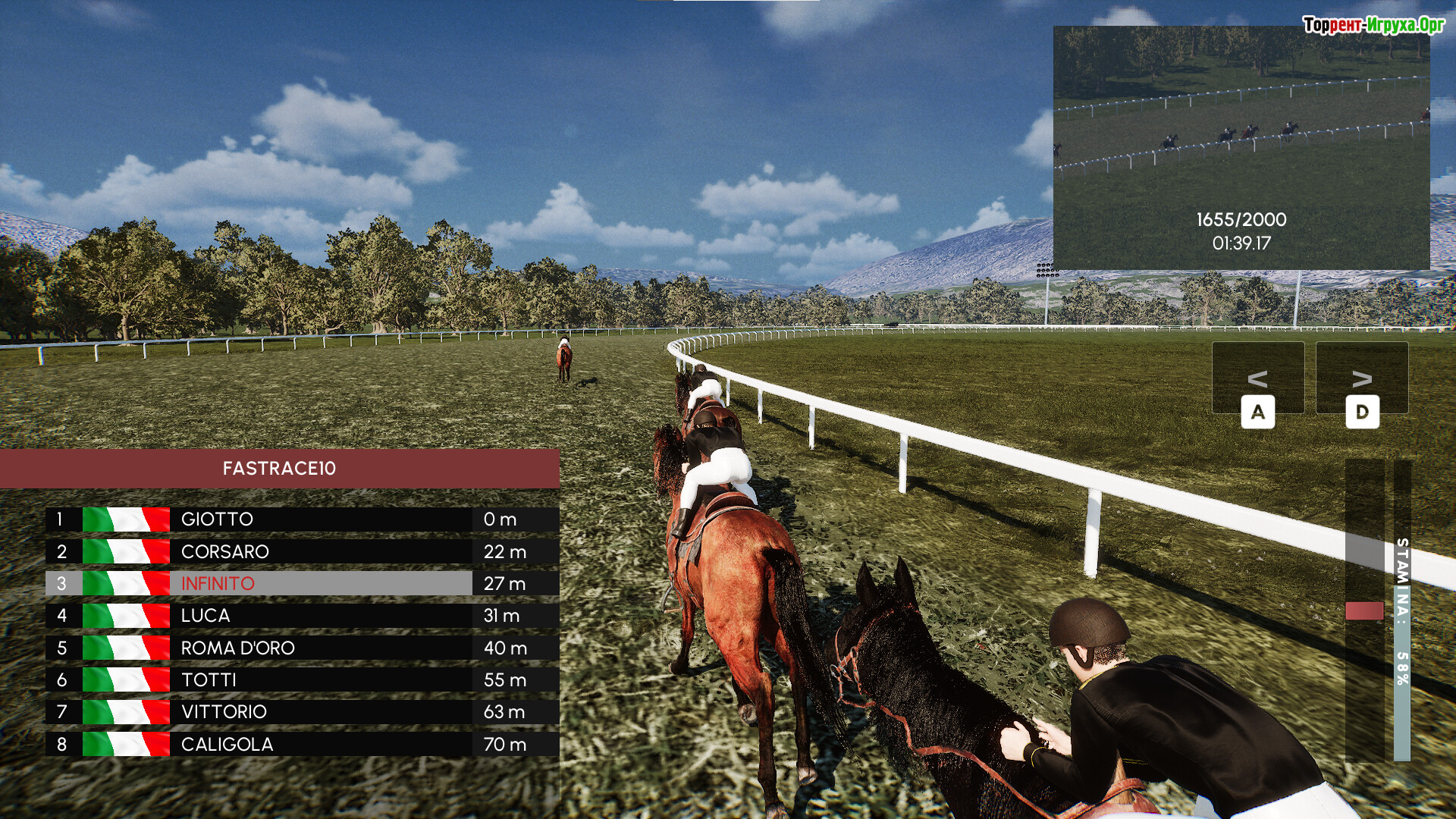Select GIOTTO row in race standings

(x=302, y=519)
